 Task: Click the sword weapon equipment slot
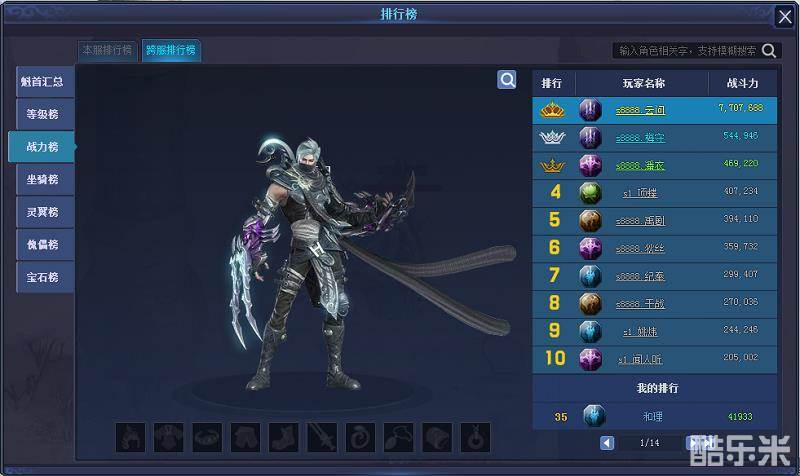[x=321, y=437]
